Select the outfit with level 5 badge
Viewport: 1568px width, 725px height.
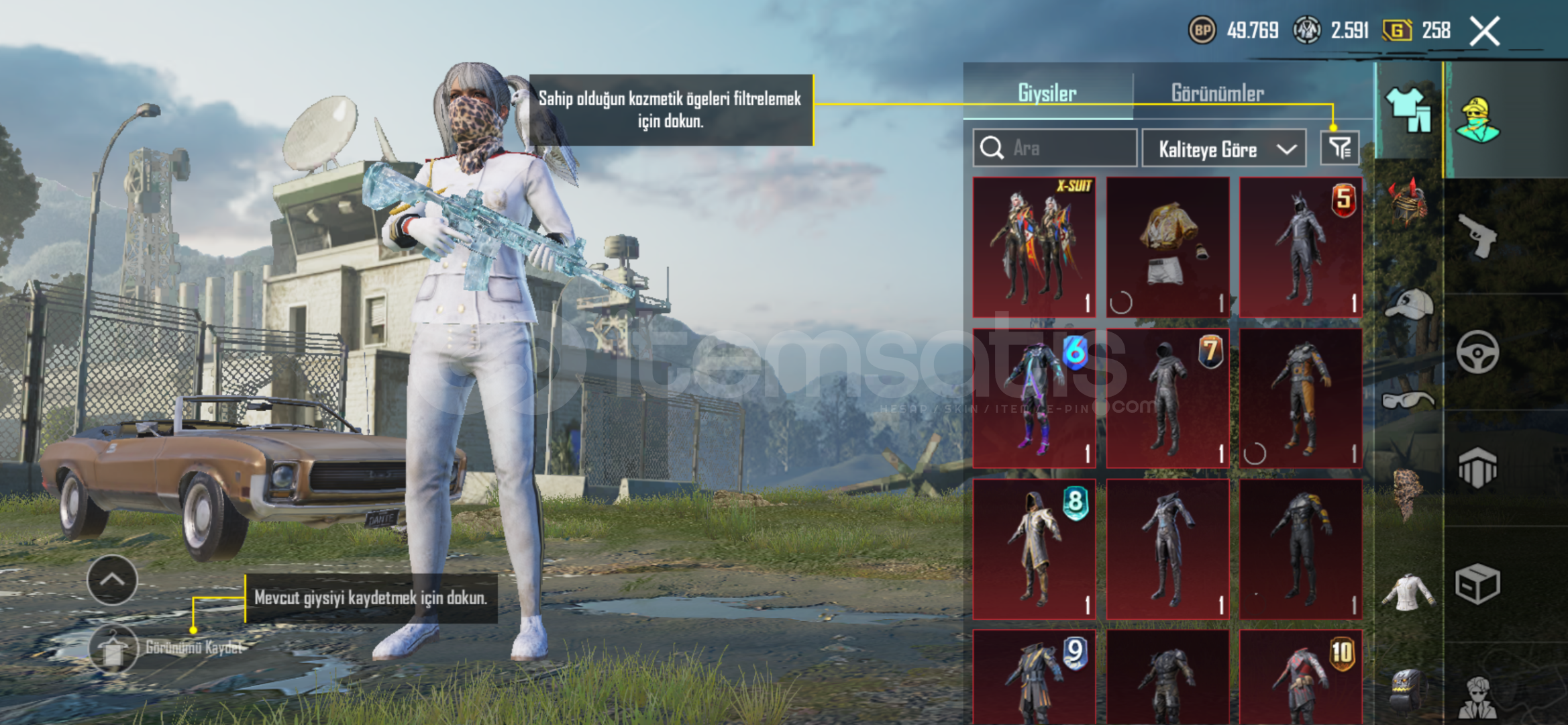pyautogui.click(x=1300, y=247)
